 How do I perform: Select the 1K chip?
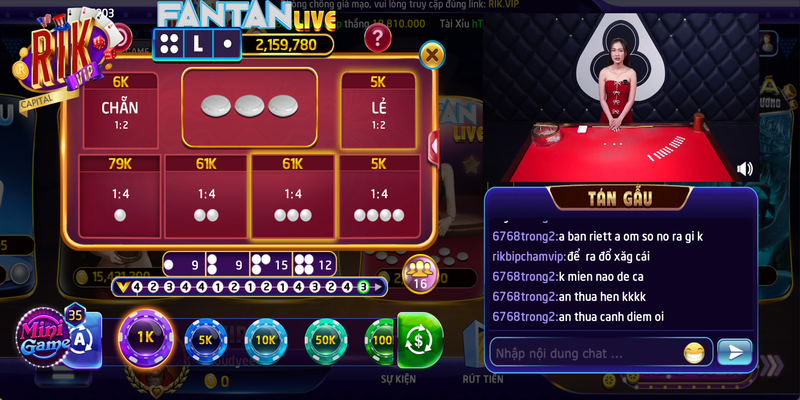click(x=146, y=337)
